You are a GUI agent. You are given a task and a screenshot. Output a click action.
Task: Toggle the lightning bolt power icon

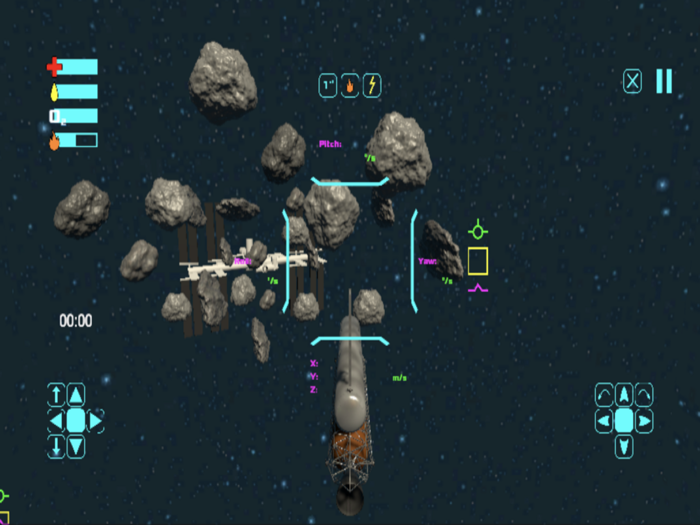(371, 86)
